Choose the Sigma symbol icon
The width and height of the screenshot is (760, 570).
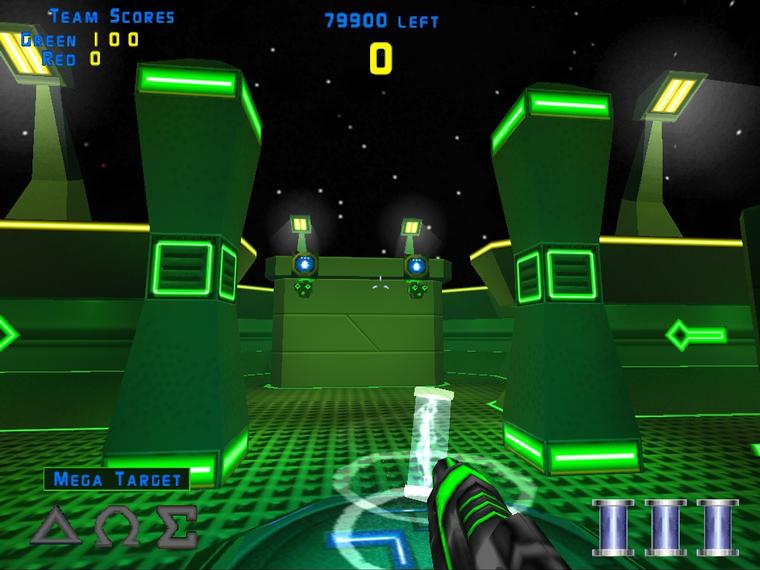click(174, 525)
